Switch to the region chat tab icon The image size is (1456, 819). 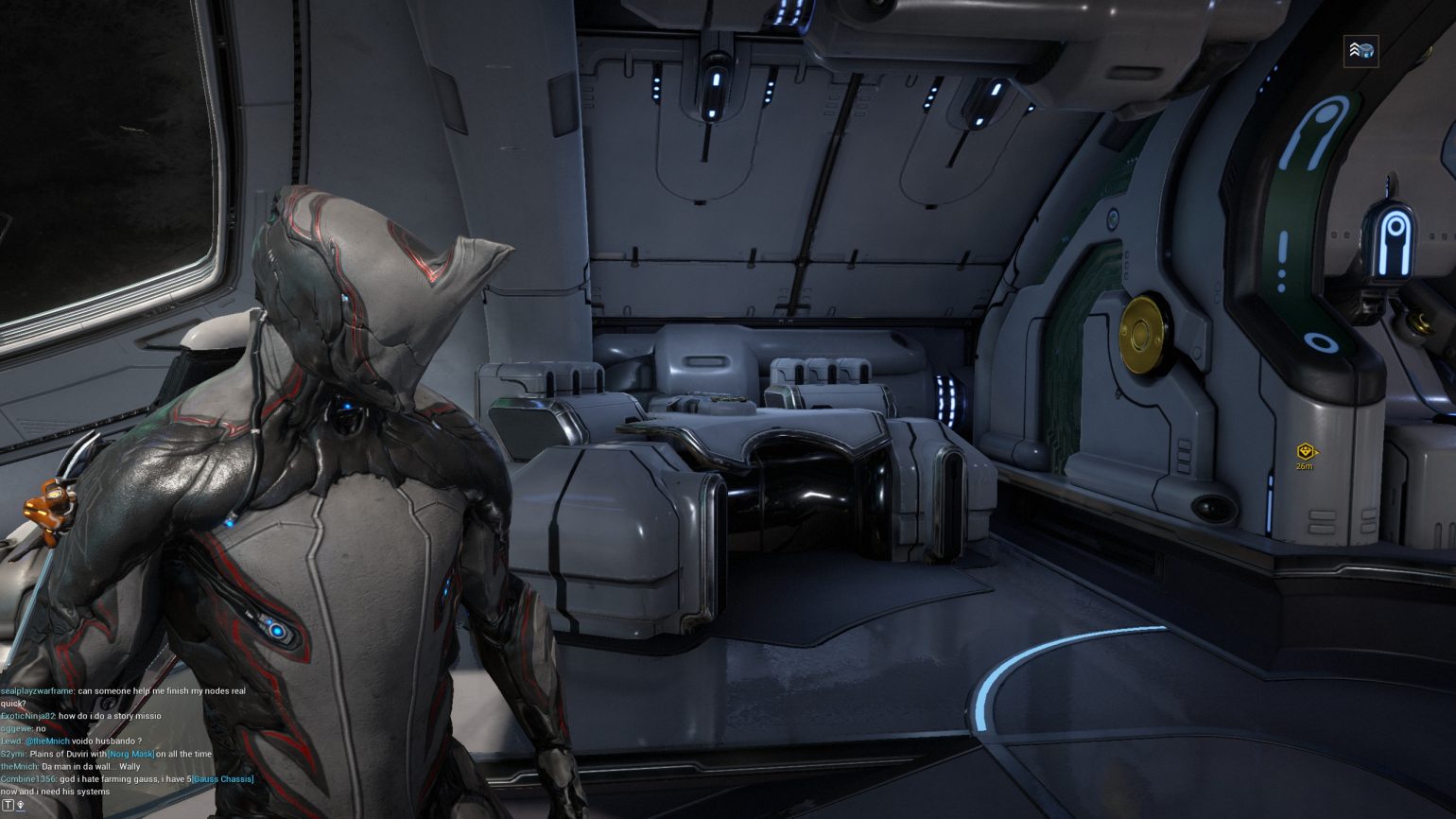tap(21, 805)
